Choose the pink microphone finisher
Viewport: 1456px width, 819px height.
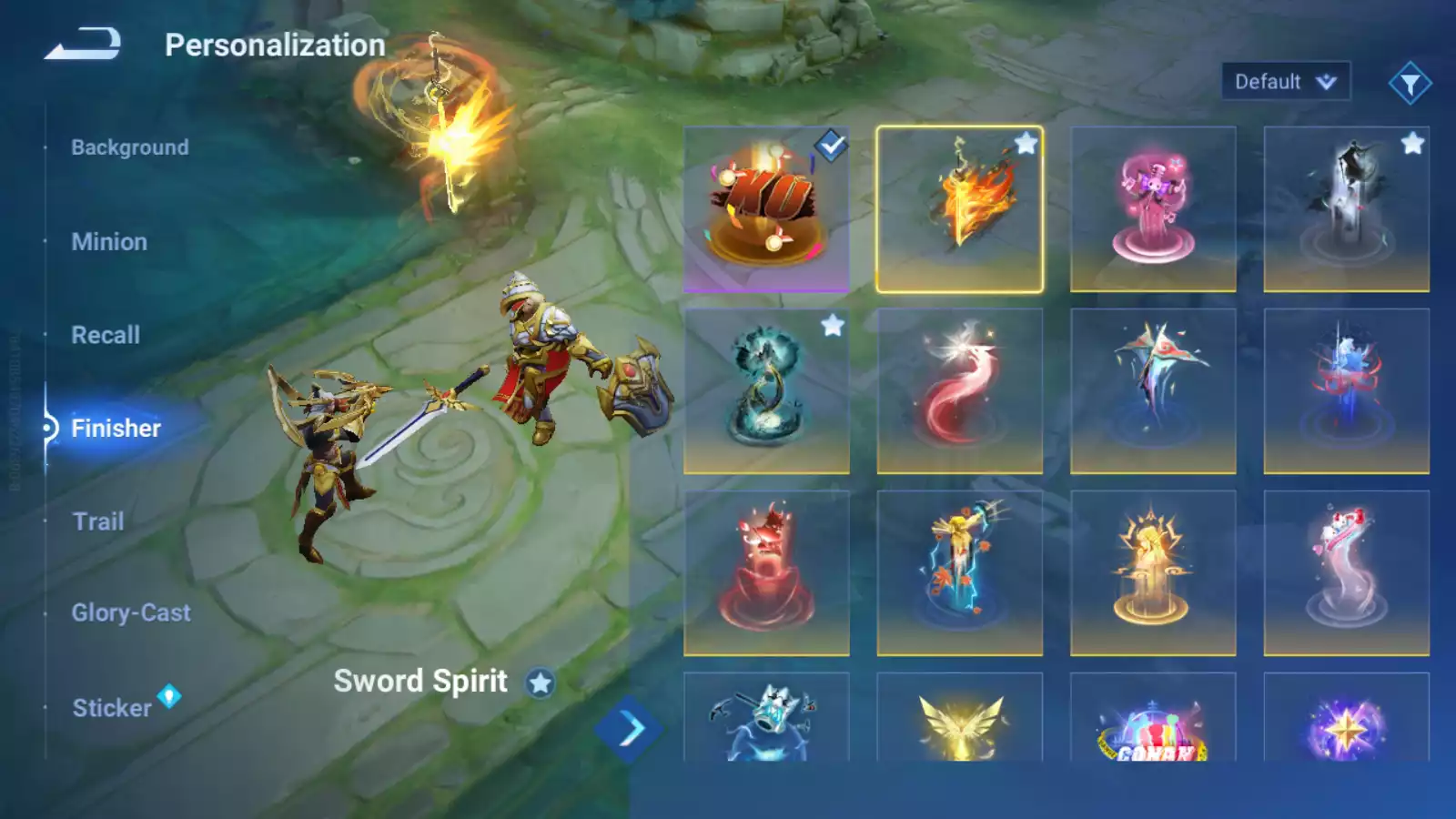point(1153,209)
